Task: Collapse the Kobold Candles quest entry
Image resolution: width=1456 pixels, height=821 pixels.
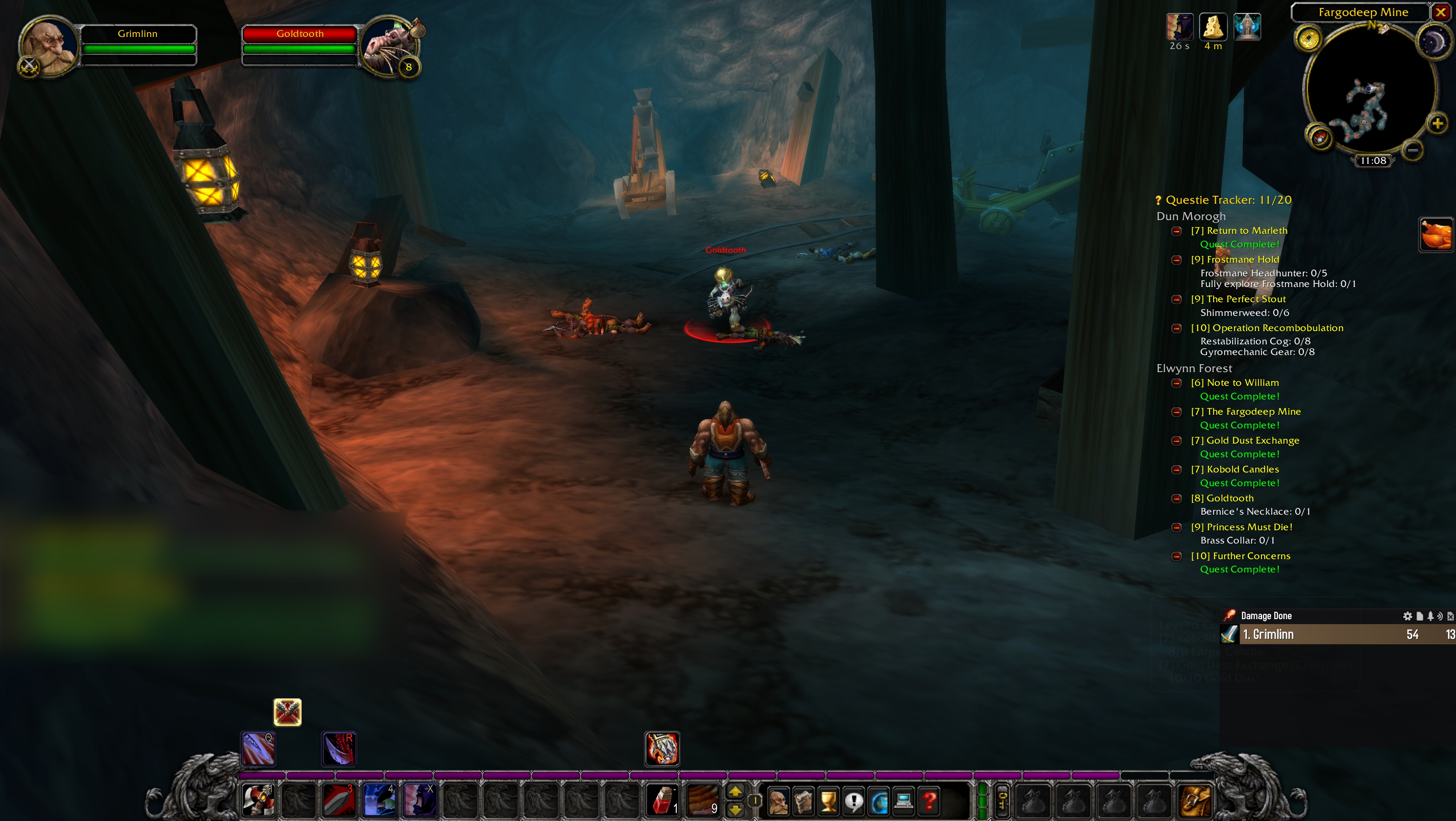Action: pyautogui.click(x=1177, y=470)
